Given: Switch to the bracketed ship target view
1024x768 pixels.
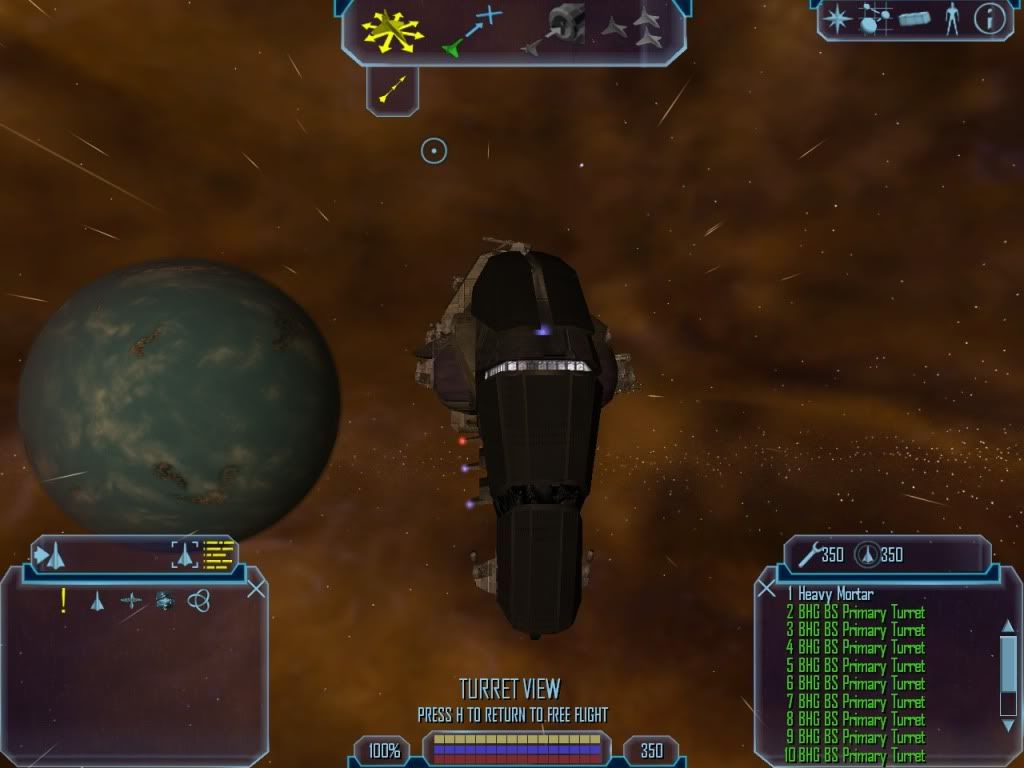Looking at the screenshot, I should (184, 554).
